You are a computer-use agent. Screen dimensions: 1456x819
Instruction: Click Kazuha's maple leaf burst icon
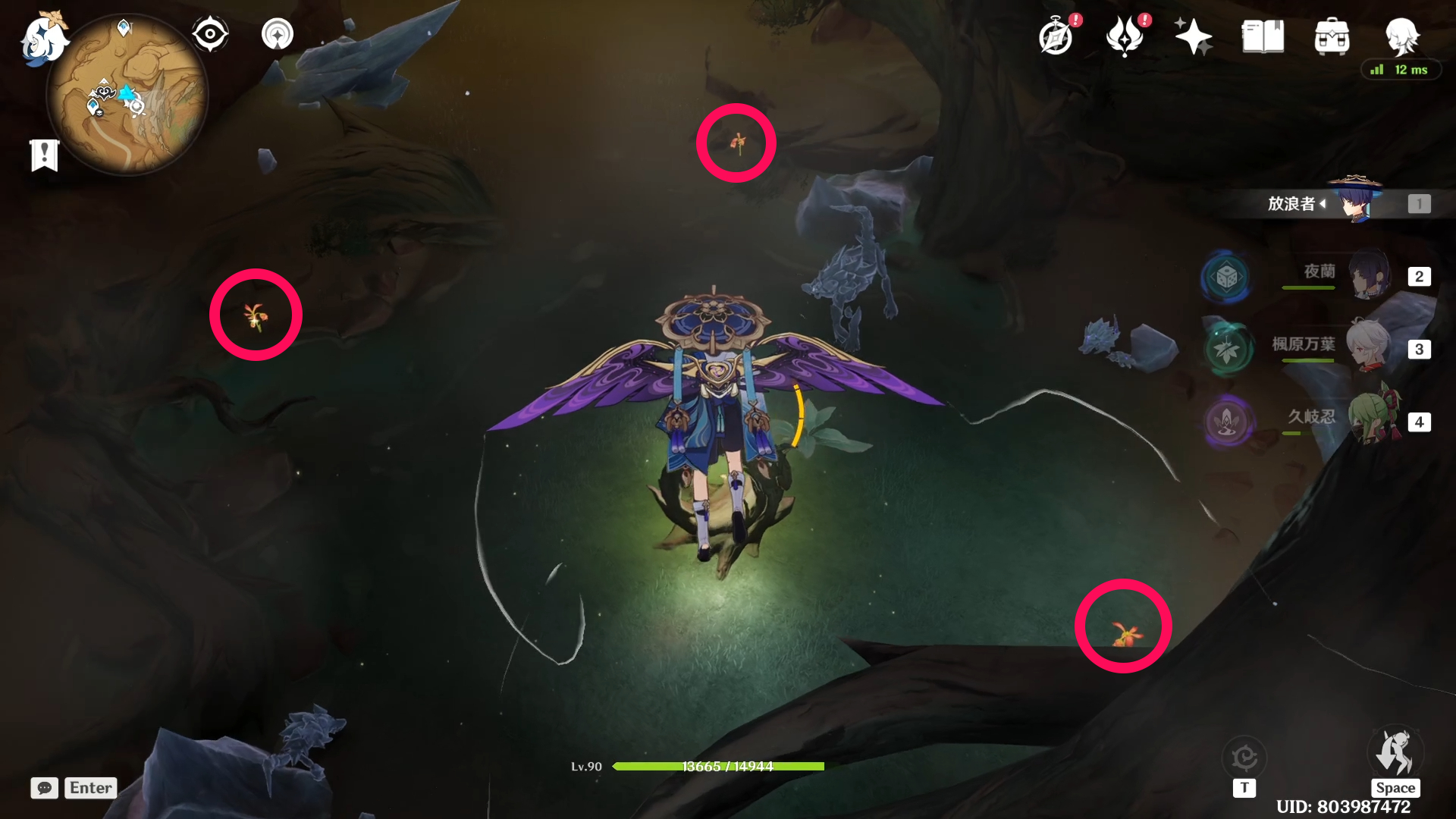[1228, 350]
